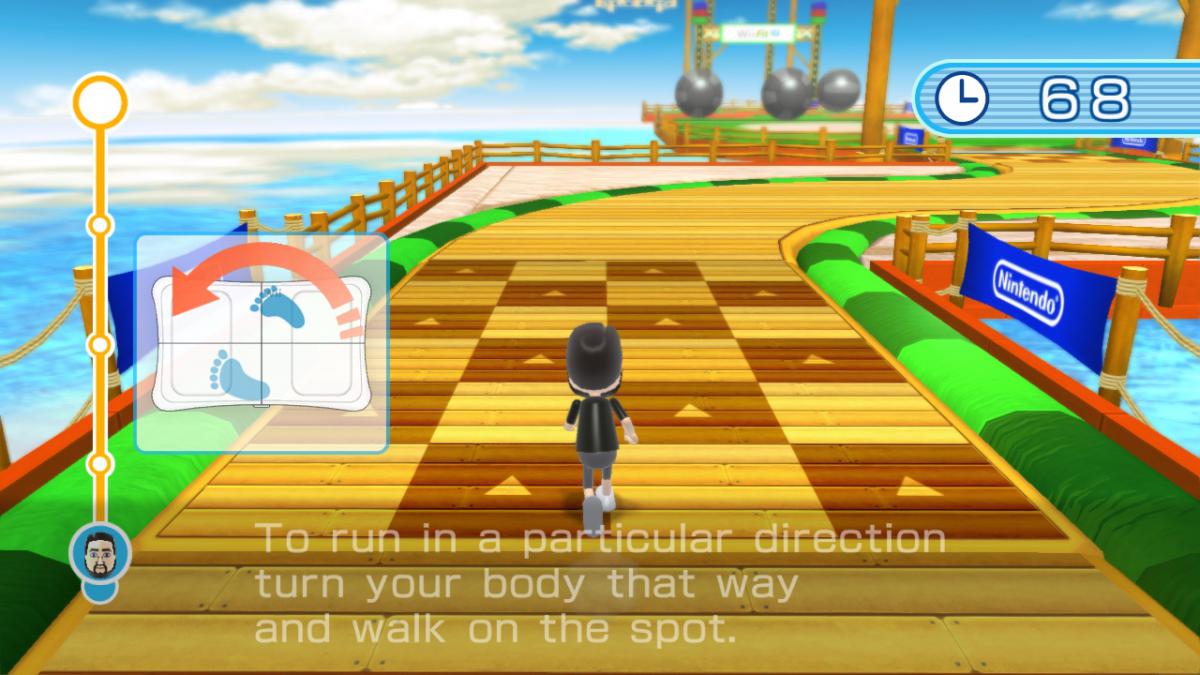Click the Mii face progress marker
This screenshot has height=675, width=1200.
tap(99, 553)
